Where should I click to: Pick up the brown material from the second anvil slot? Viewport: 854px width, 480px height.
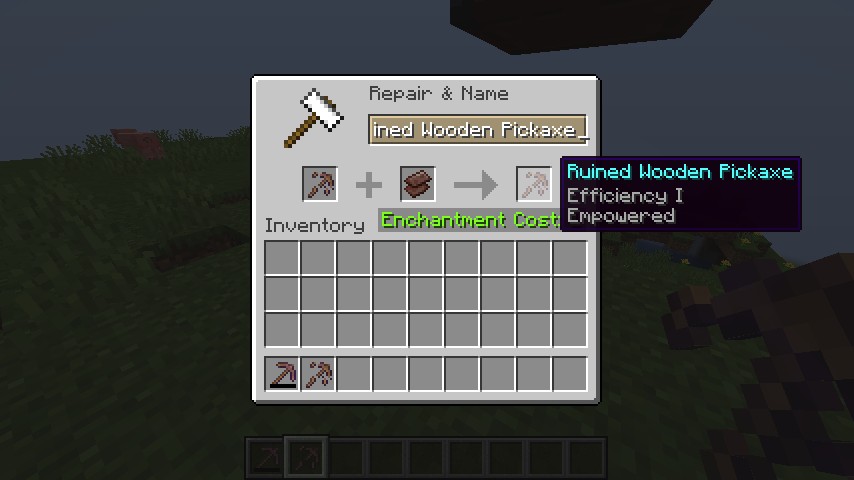[x=418, y=185]
